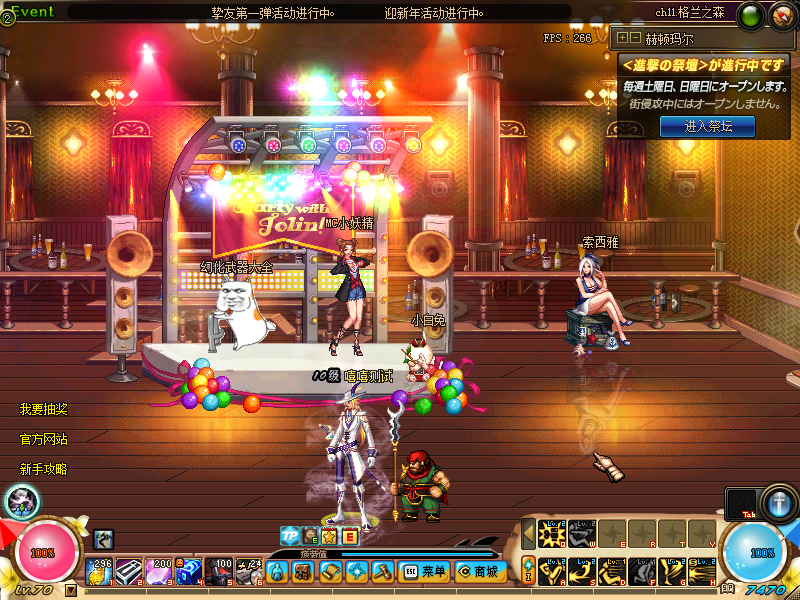800x600 pixels.
Task: Open the 菜单 menu button
Action: click(x=425, y=572)
